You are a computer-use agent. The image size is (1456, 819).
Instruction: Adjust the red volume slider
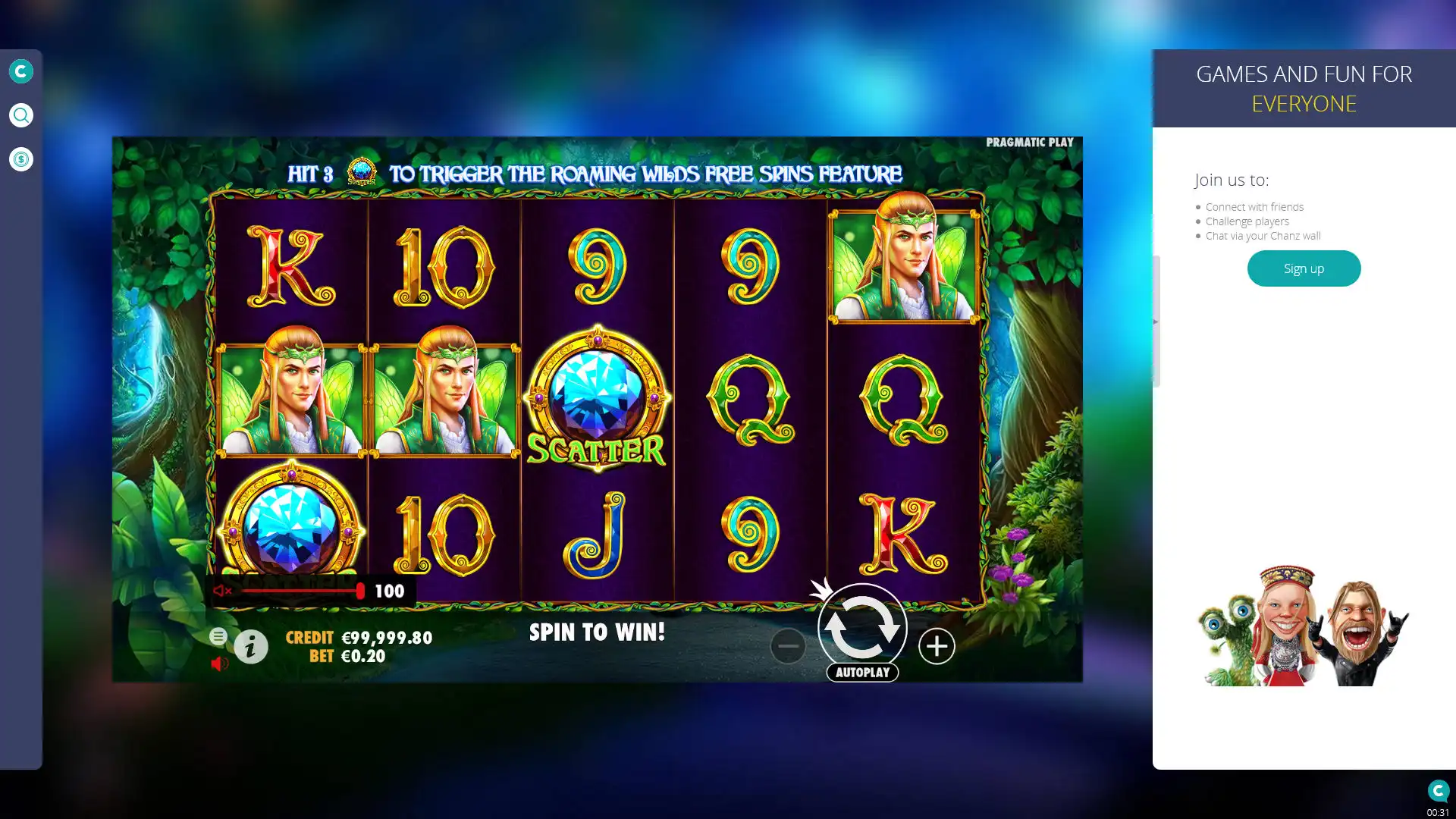360,591
